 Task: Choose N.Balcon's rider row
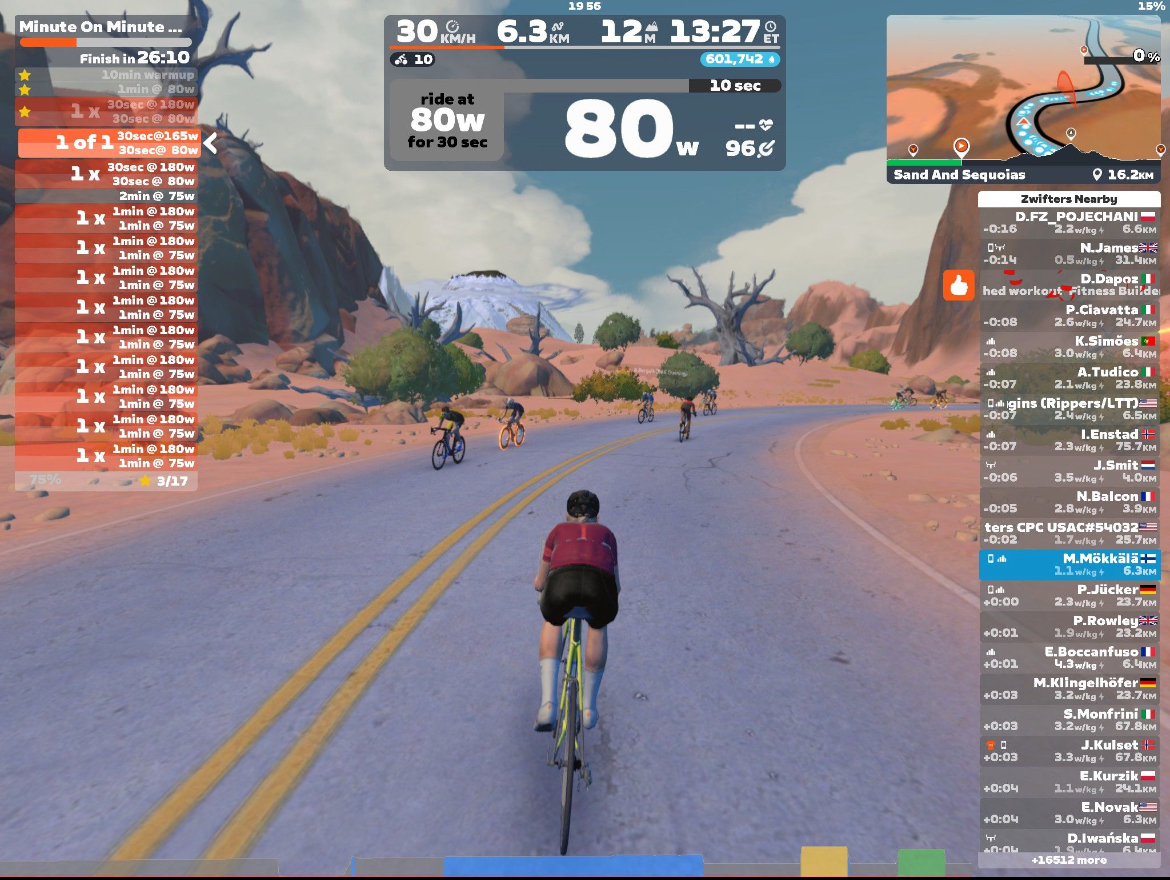point(1069,502)
